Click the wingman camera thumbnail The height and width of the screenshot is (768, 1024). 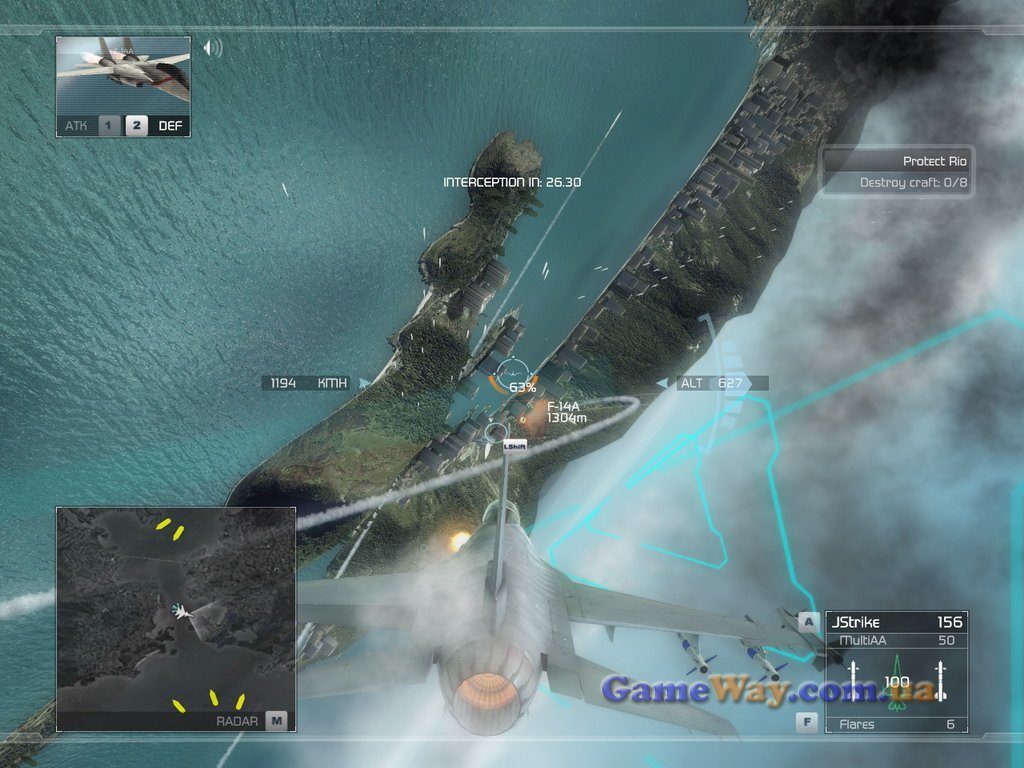[123, 75]
